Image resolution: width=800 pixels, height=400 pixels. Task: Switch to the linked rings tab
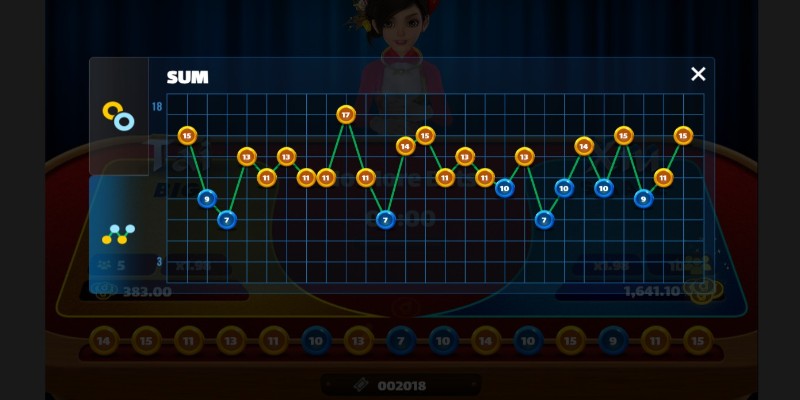click(118, 116)
